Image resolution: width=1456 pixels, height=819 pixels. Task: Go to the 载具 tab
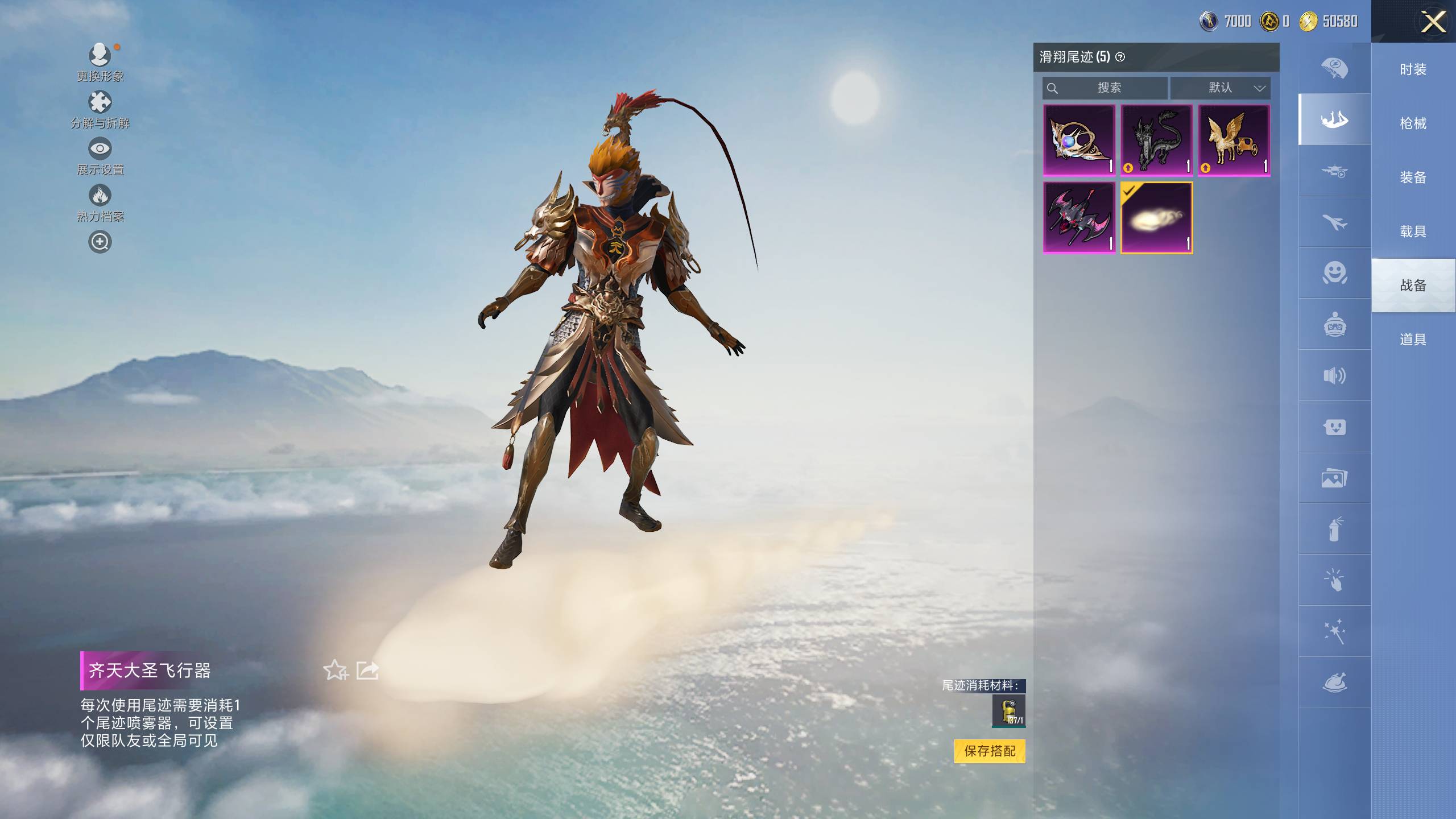coord(1413,231)
